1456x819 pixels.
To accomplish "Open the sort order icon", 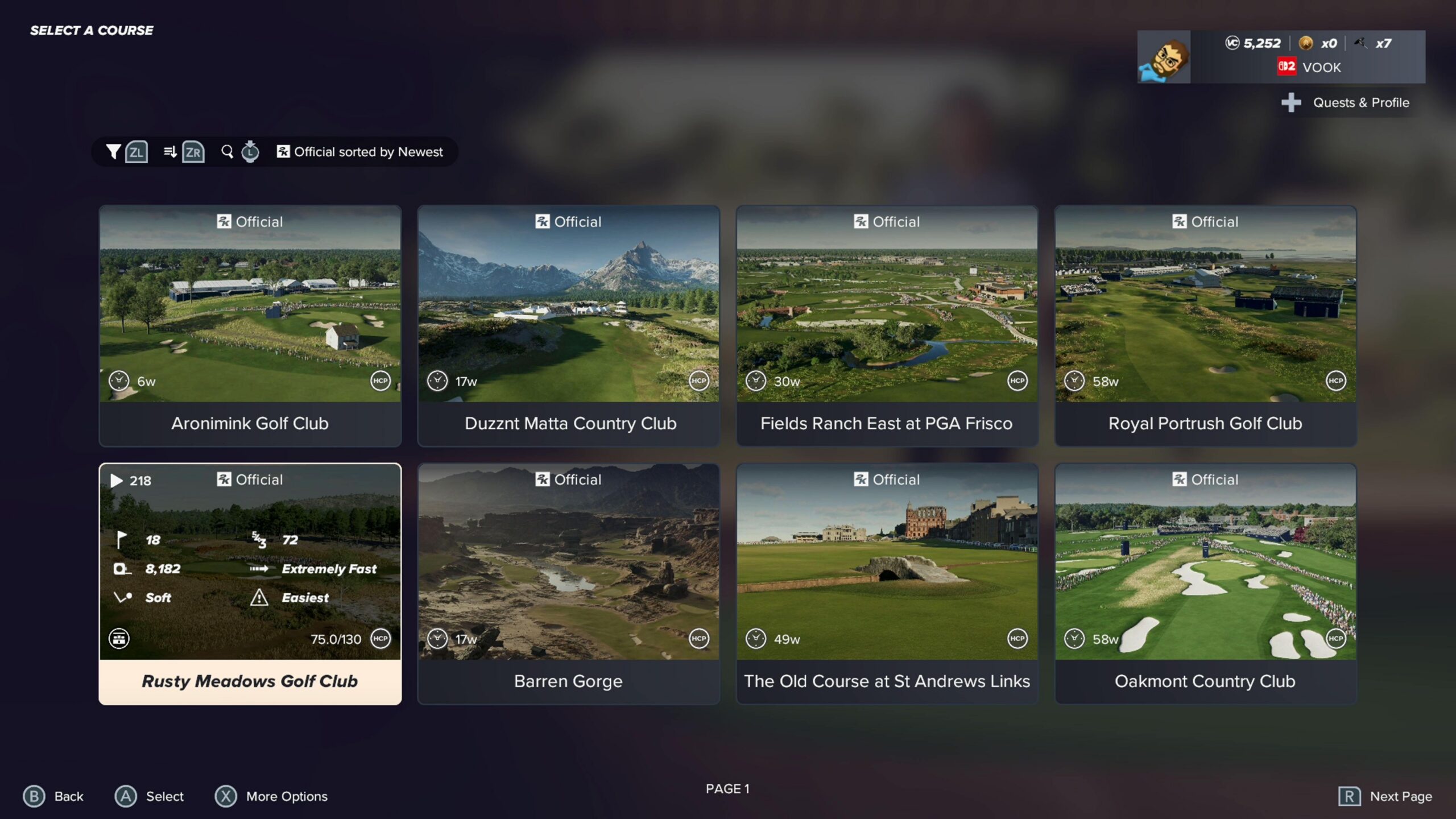I will (169, 152).
